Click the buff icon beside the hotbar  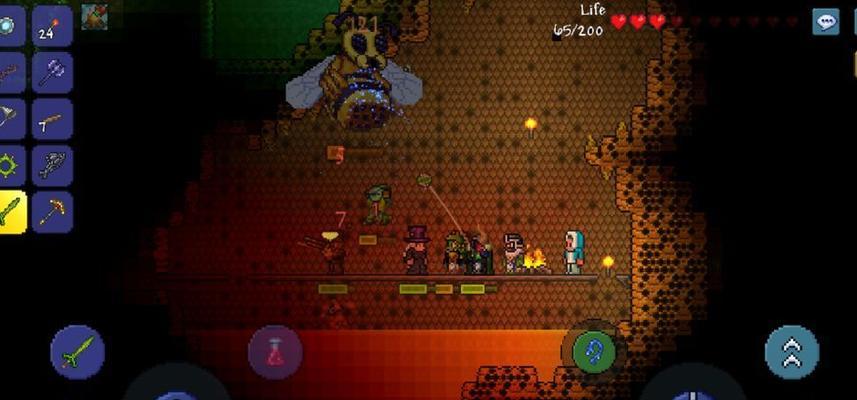point(95,15)
